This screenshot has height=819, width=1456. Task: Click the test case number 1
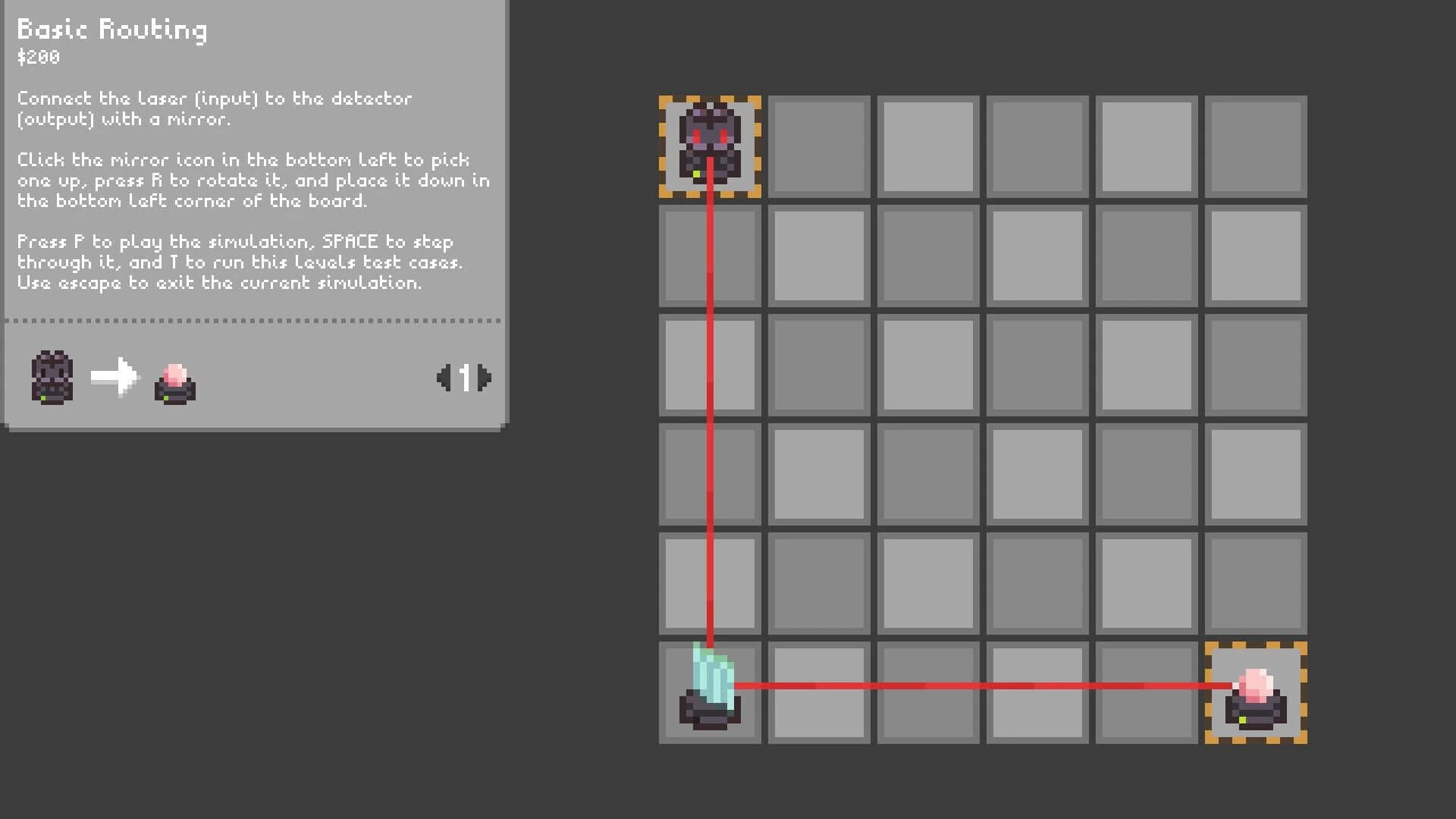pyautogui.click(x=466, y=378)
